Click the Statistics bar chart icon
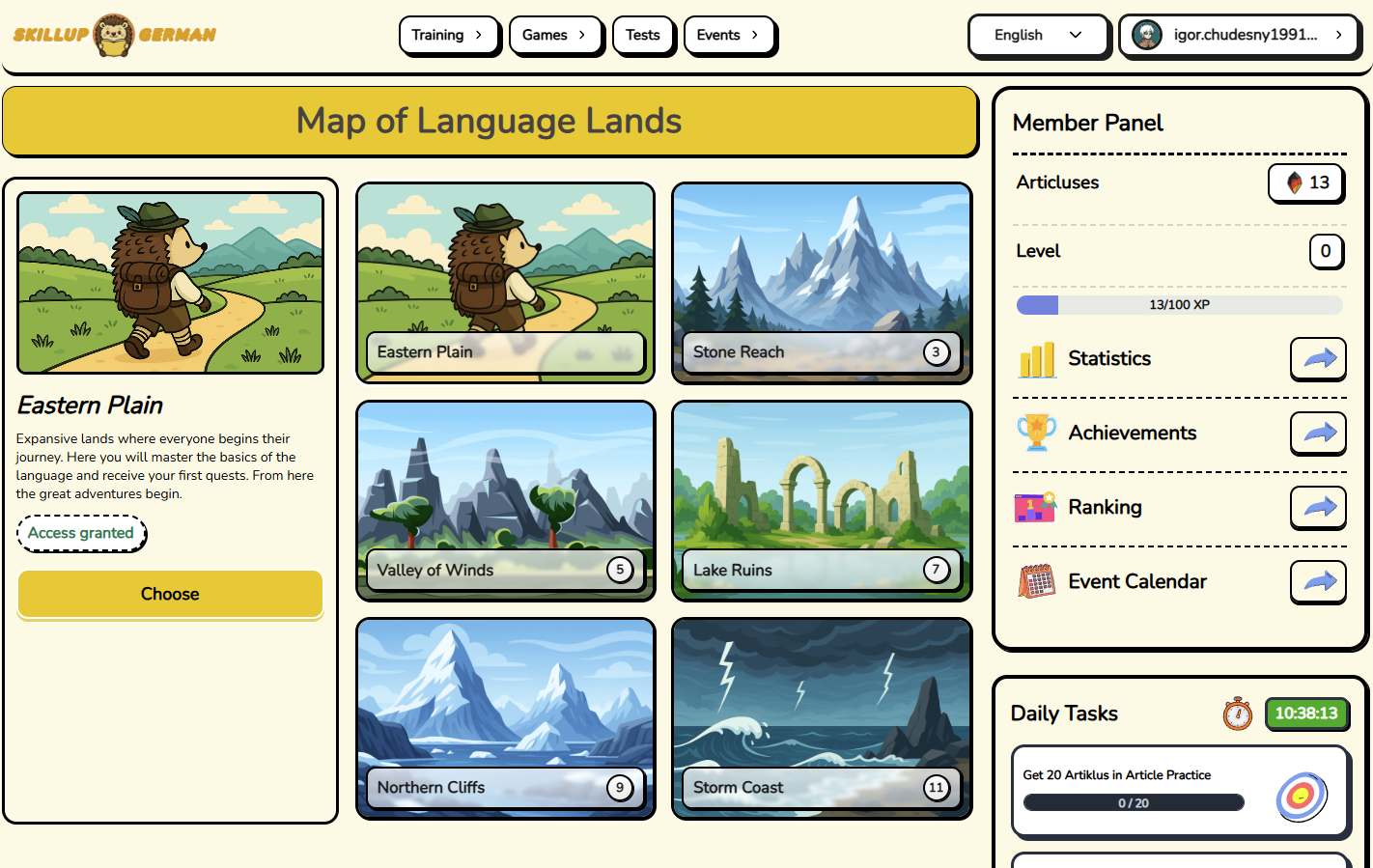1373x868 pixels. coord(1036,358)
